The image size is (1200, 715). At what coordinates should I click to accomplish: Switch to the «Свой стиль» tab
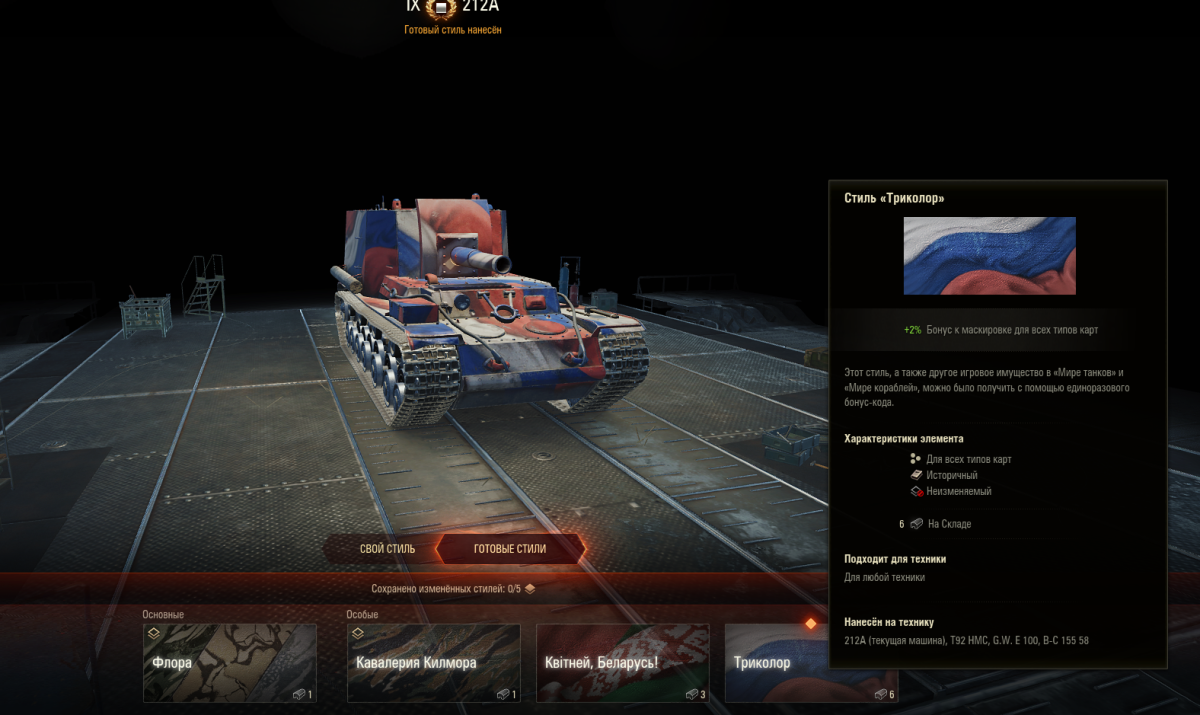387,549
